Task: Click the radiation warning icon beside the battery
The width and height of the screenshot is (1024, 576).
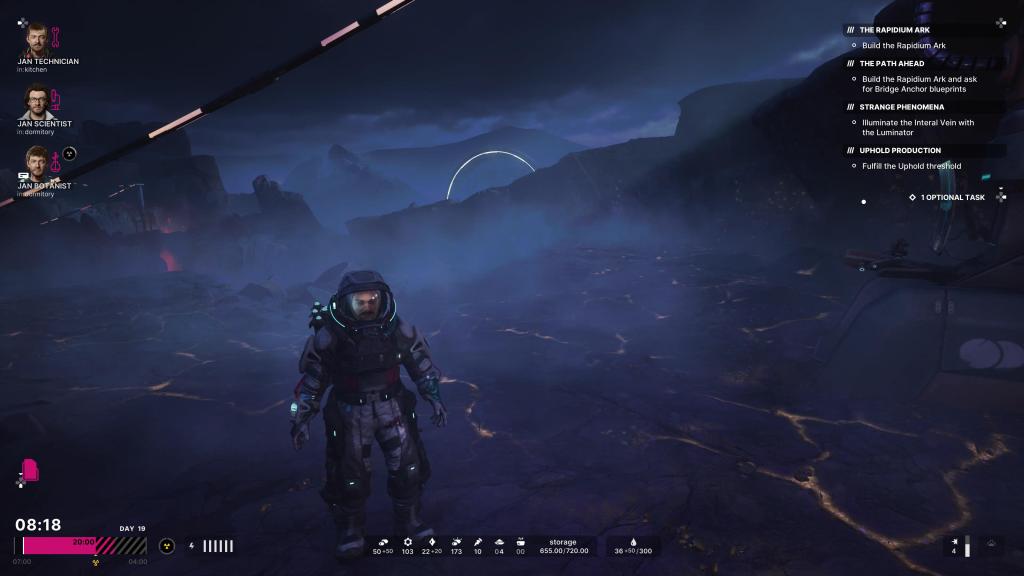Action: (x=167, y=546)
